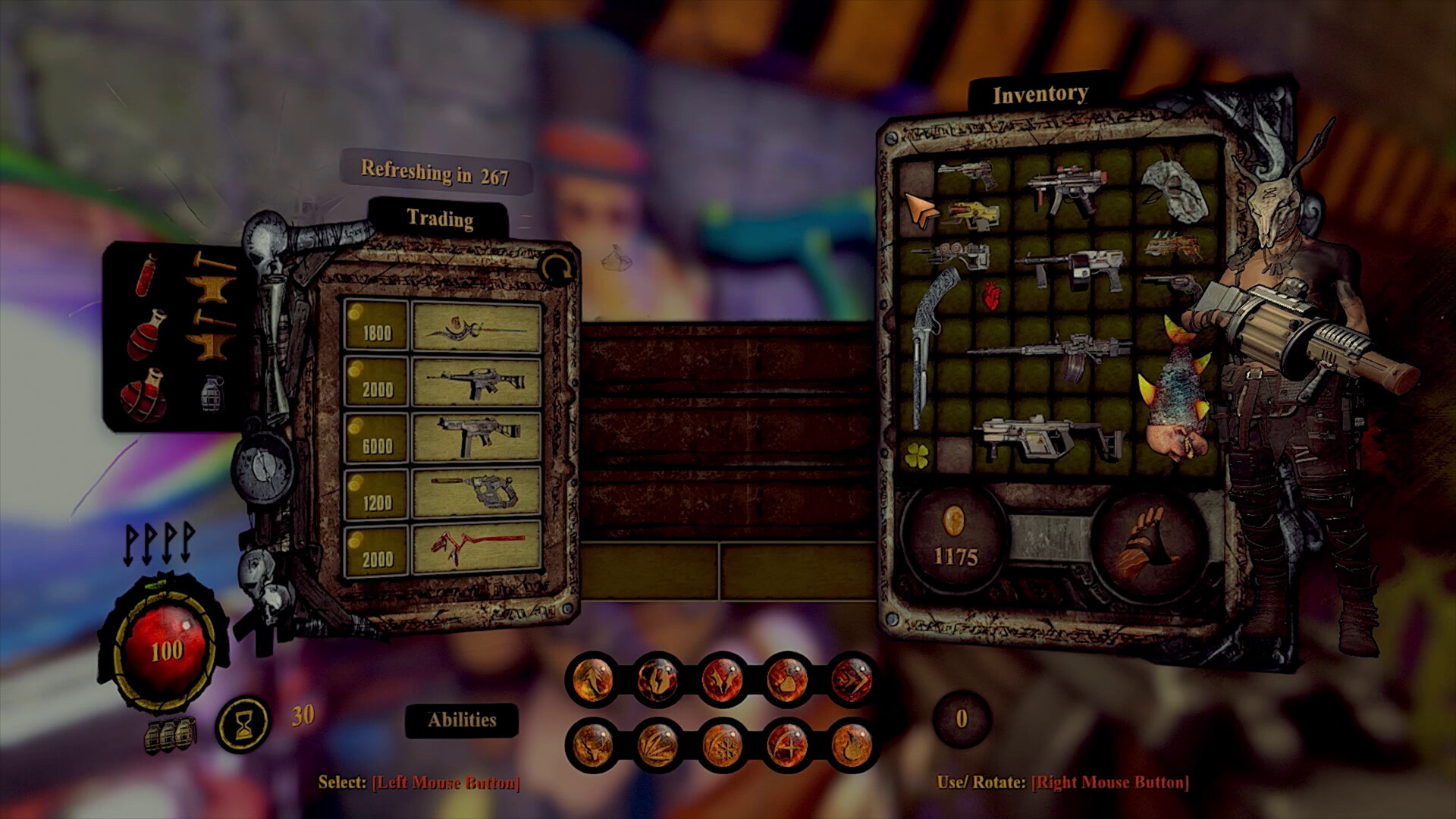Screen dimensions: 1456x819
Task: Click the hourglass icon next to 30
Action: (x=244, y=720)
